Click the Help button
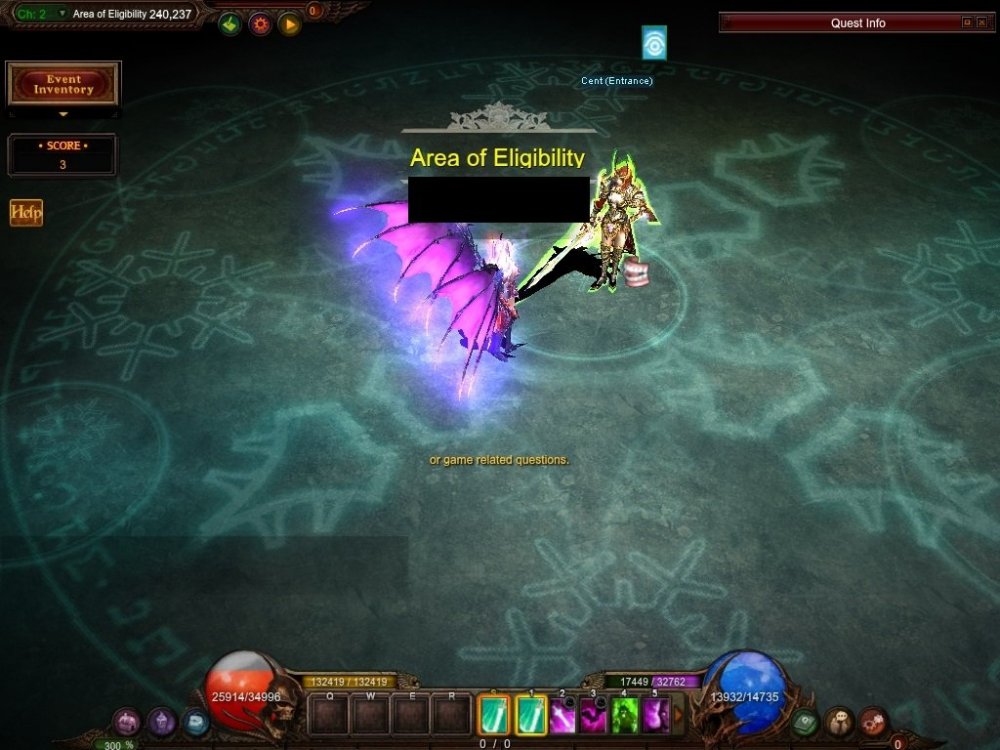 pos(26,212)
